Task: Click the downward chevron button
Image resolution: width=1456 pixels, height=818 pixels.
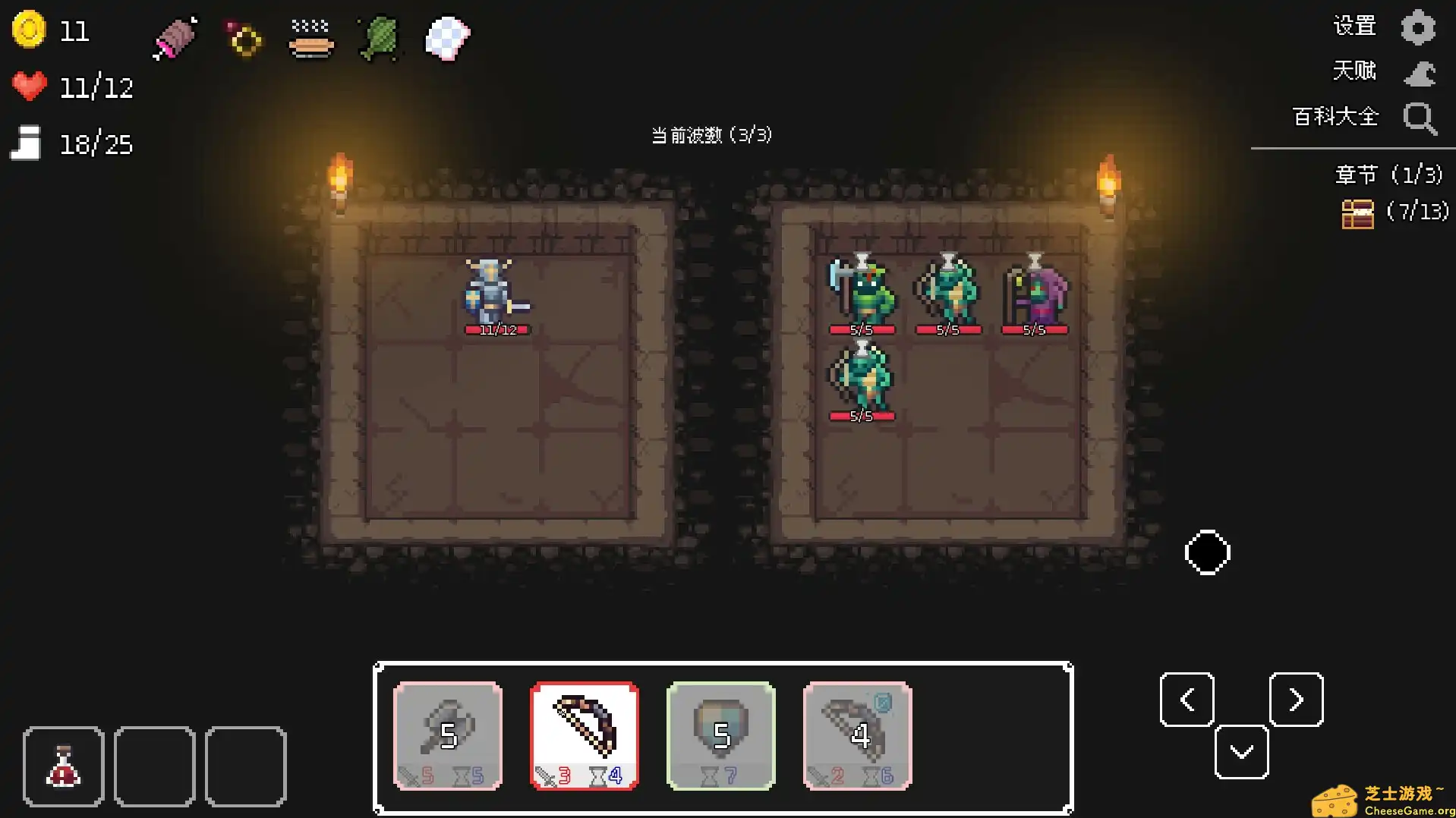Action: 1241,751
